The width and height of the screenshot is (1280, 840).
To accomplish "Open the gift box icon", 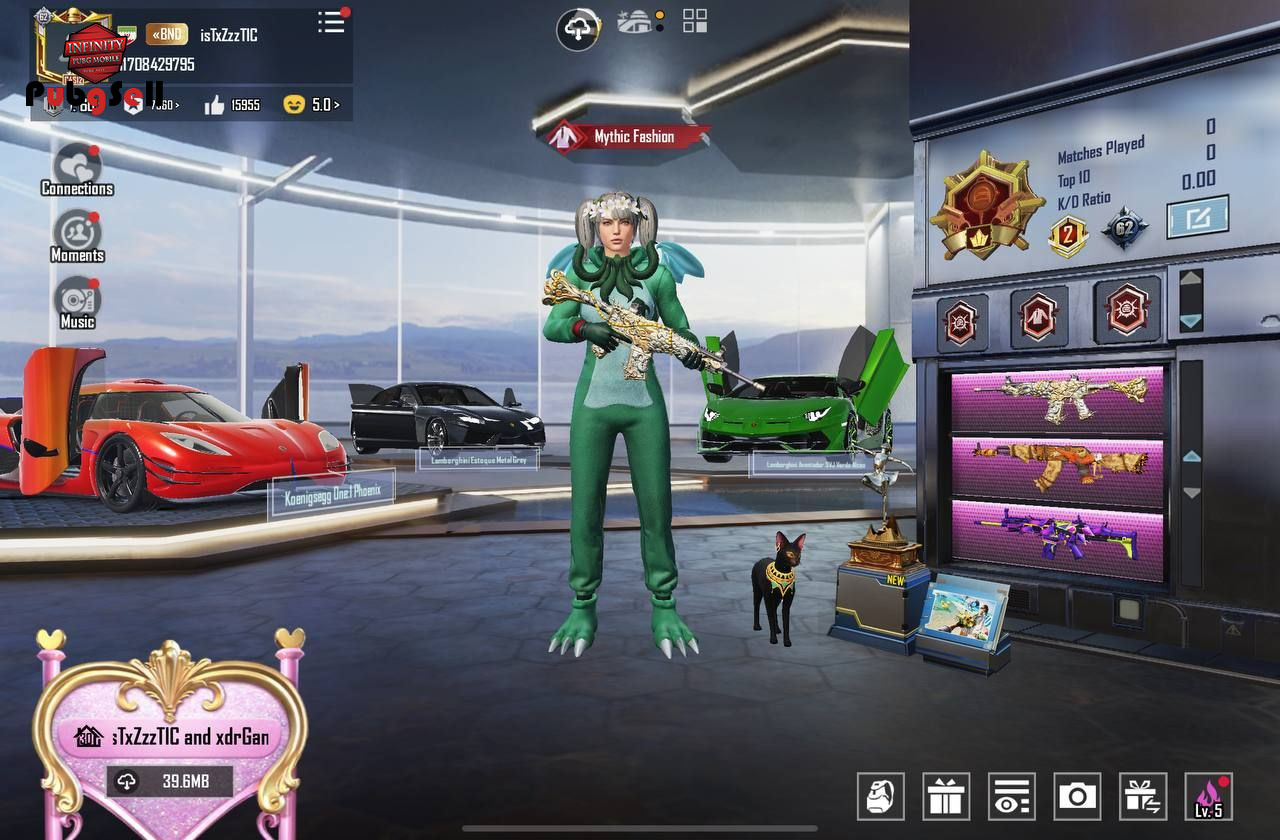I will 946,796.
